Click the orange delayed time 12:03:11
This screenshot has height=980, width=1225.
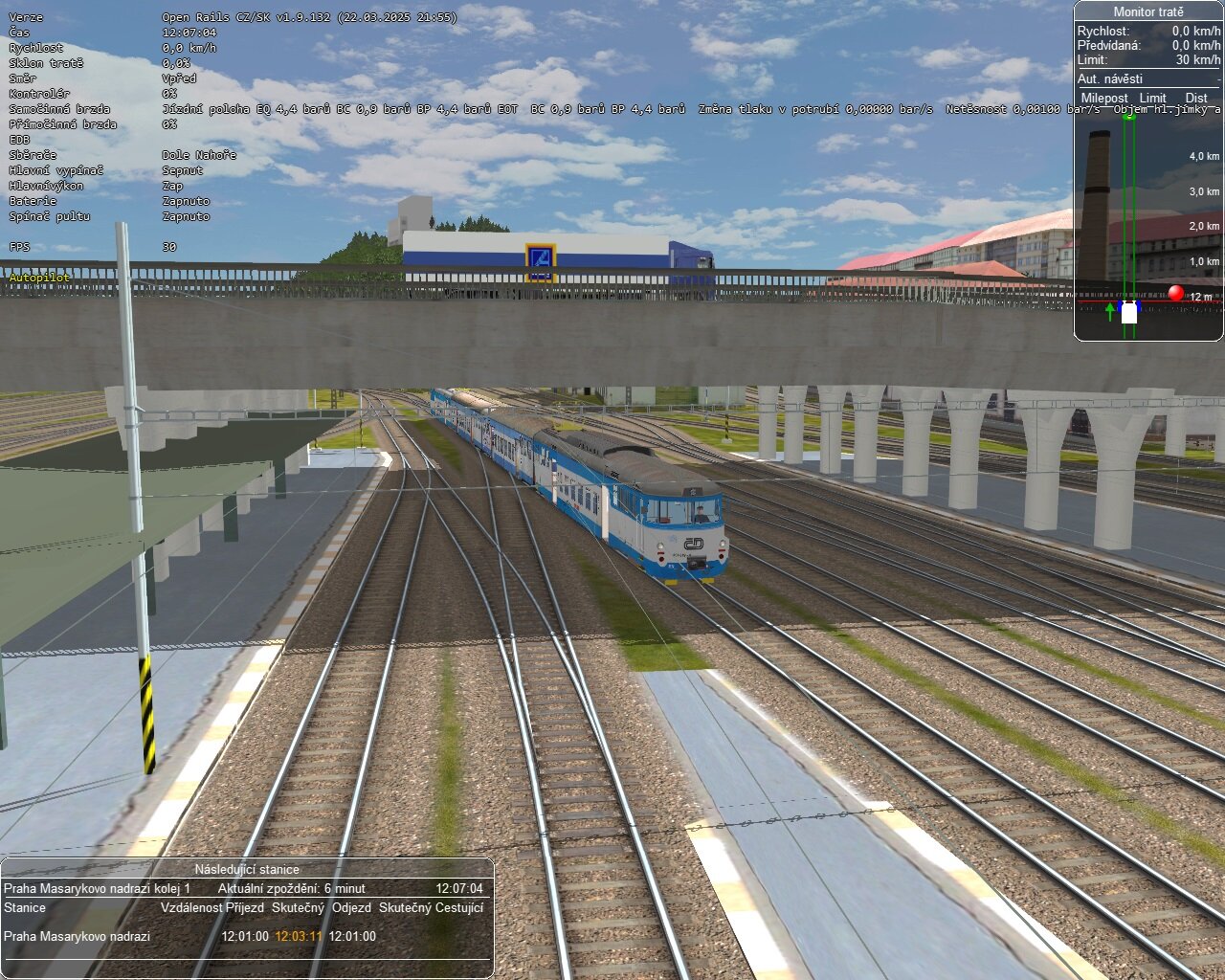pyautogui.click(x=299, y=938)
